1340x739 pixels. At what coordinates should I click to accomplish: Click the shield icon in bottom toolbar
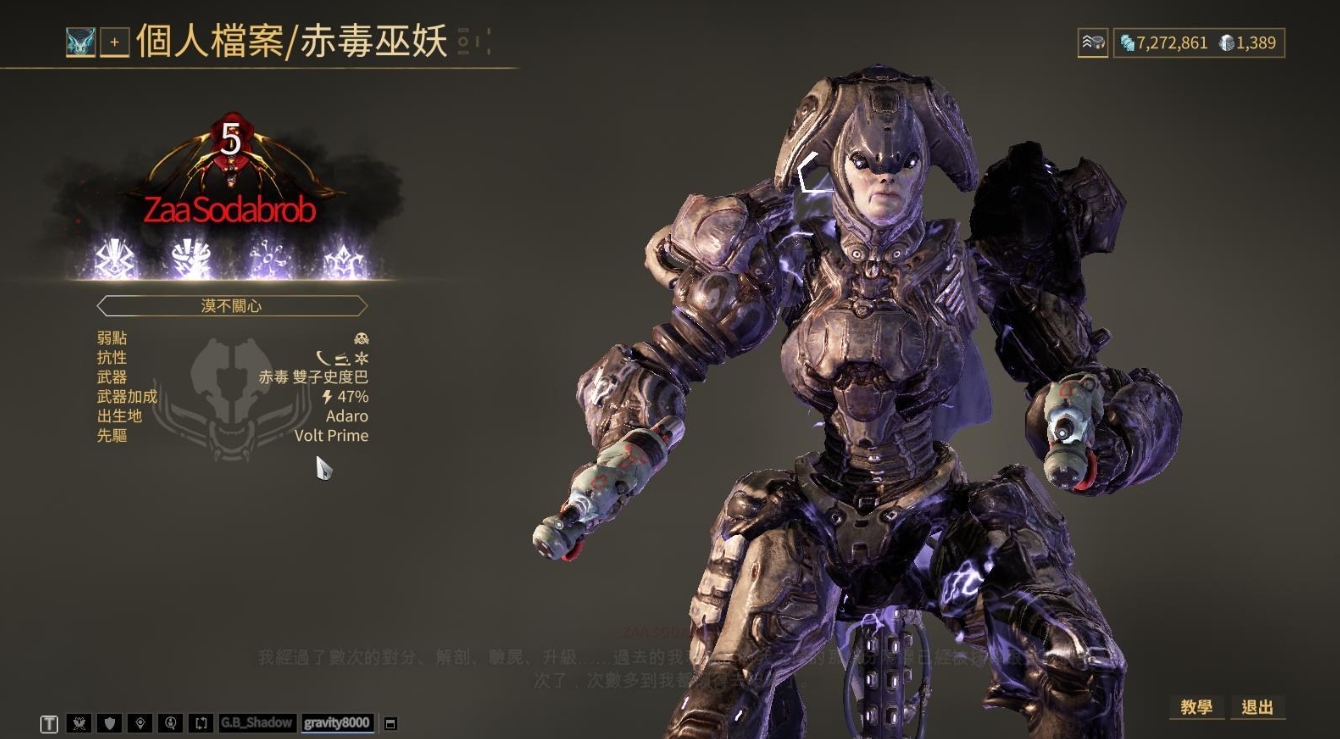click(109, 722)
